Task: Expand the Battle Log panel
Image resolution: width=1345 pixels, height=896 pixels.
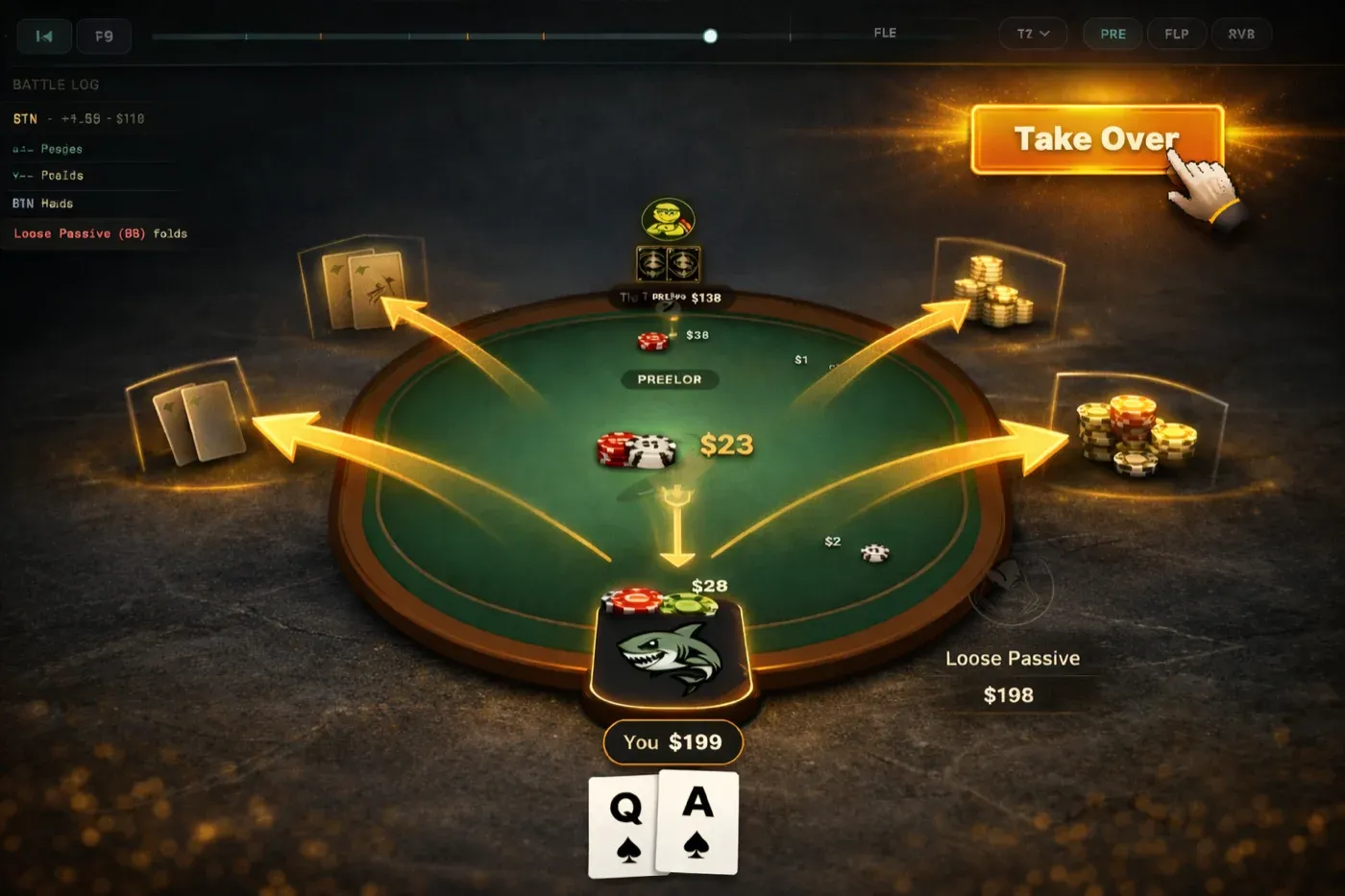Action: 54,85
